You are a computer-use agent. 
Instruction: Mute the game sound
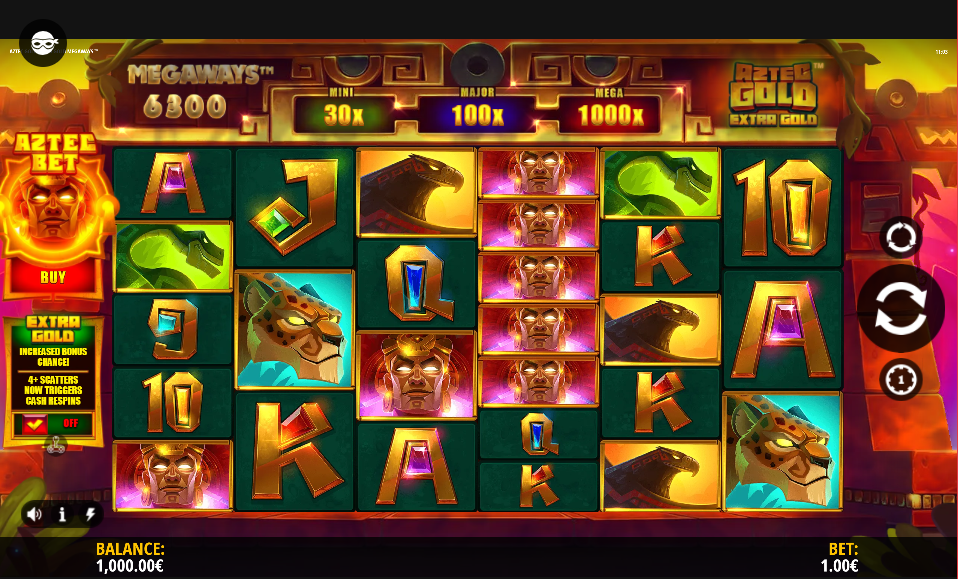coord(34,514)
